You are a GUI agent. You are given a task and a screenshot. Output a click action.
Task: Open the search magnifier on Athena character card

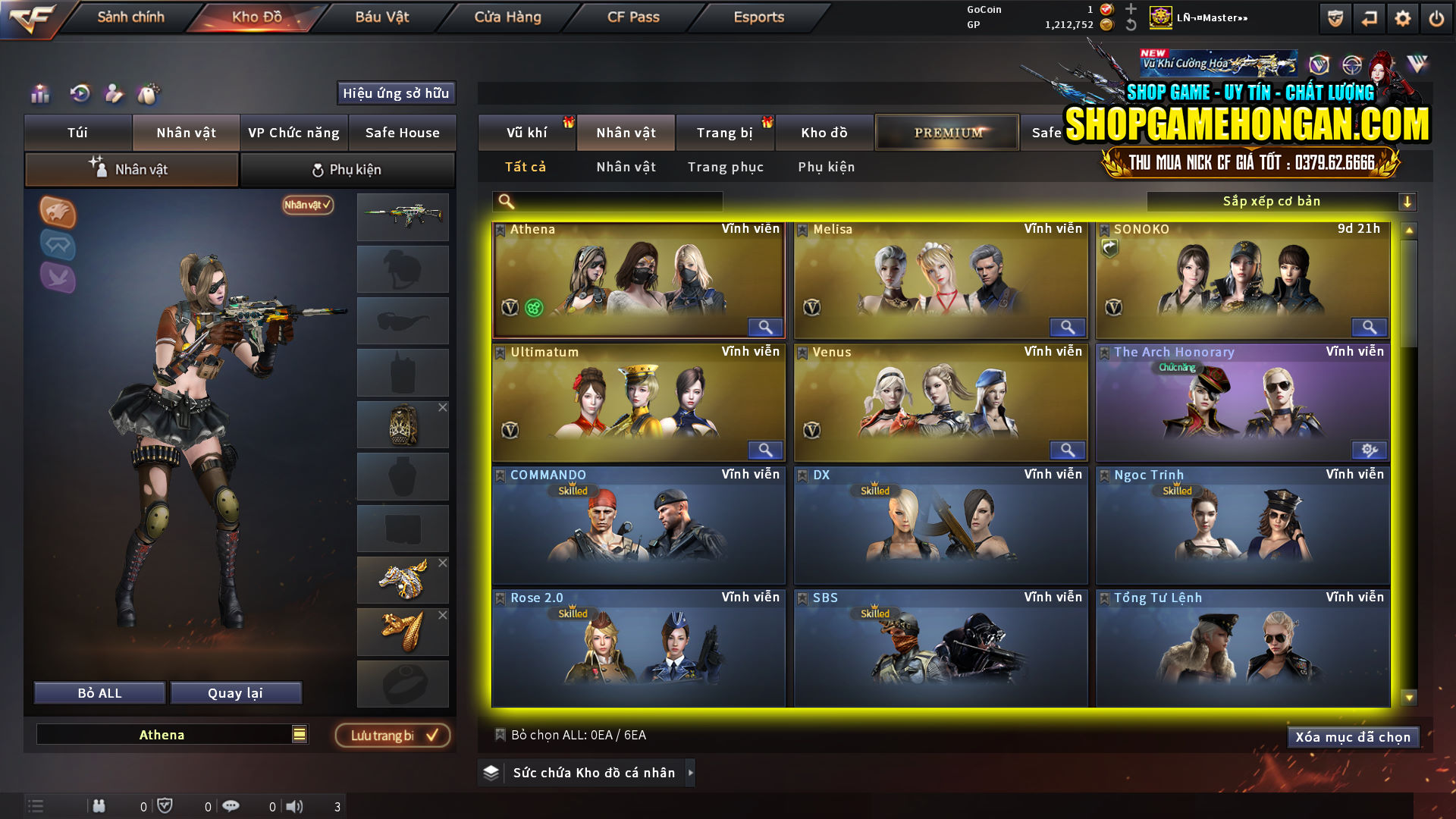[x=764, y=327]
